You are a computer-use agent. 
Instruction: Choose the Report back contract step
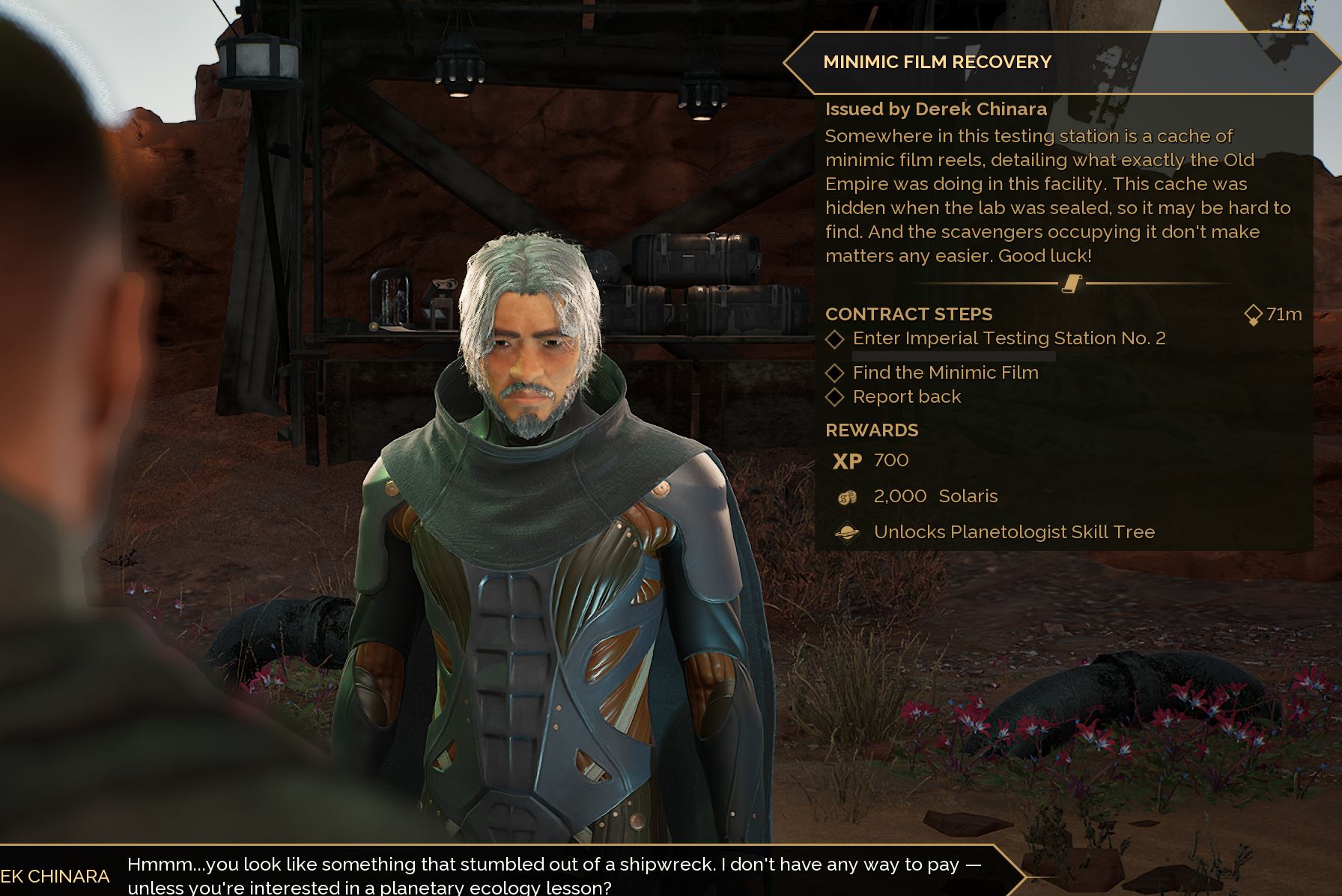pos(906,397)
